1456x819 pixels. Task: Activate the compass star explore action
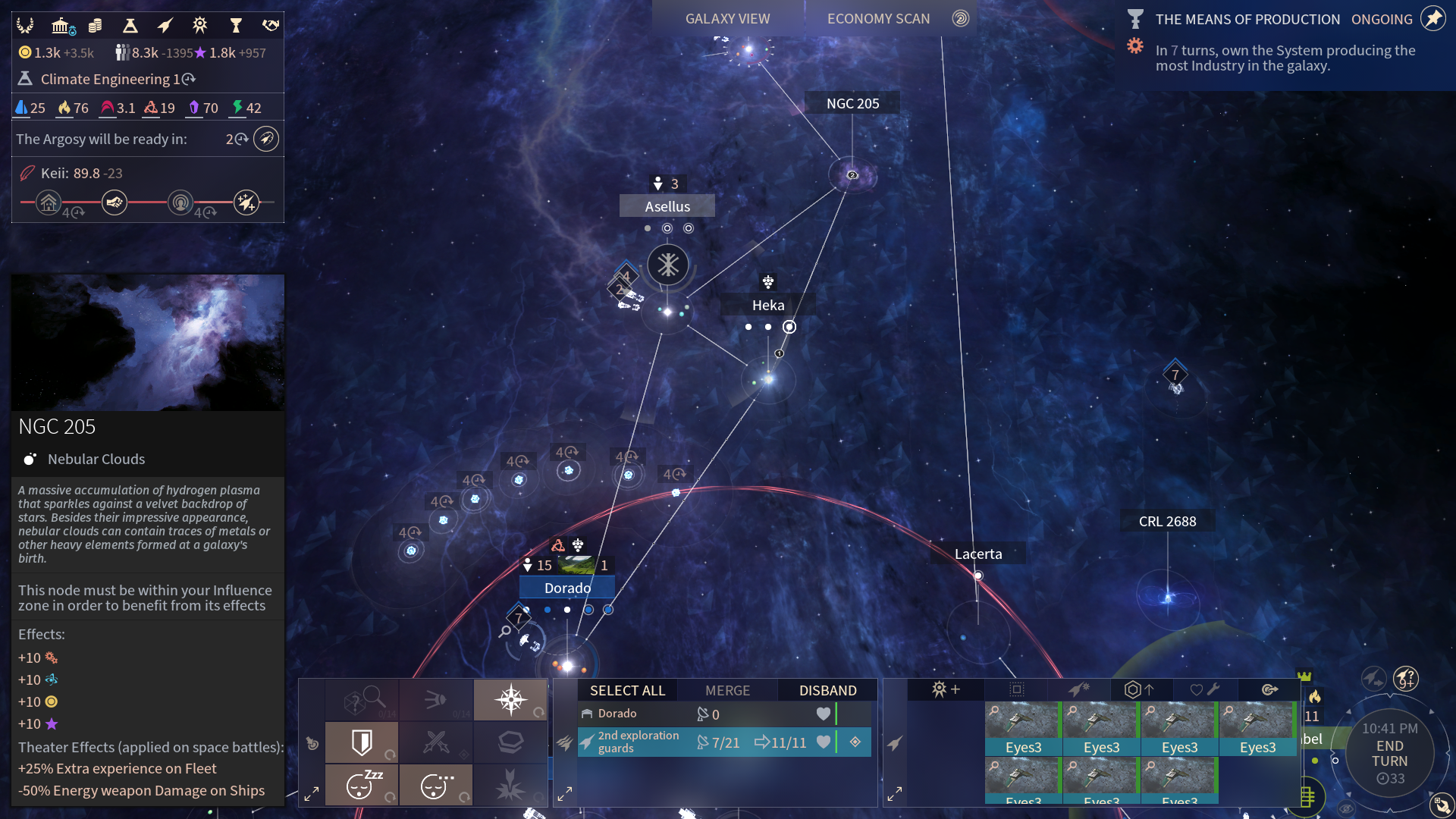[x=510, y=698]
